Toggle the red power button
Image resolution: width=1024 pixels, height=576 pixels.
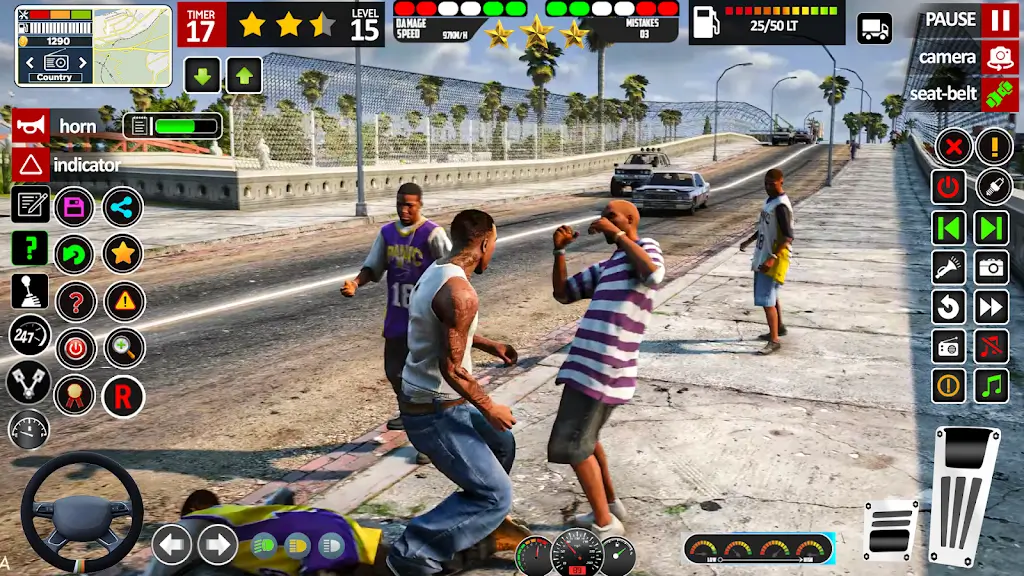click(x=948, y=187)
